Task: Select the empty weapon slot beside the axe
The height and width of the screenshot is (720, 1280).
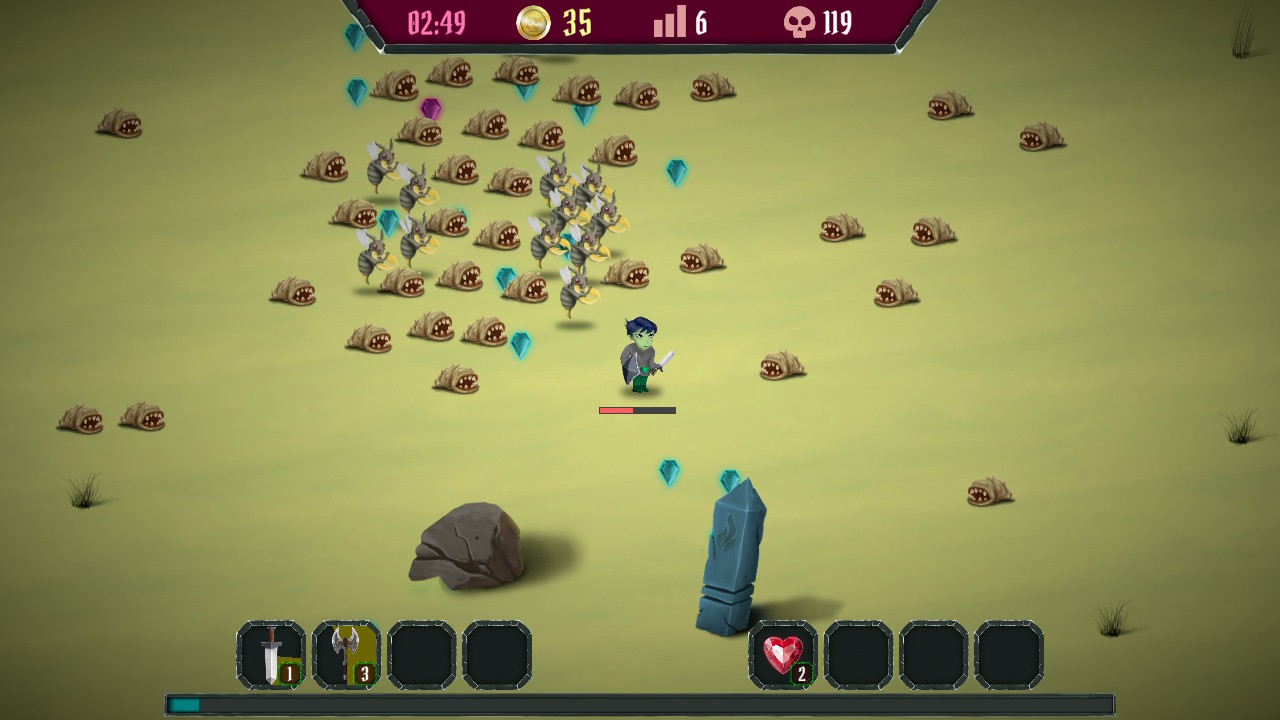Action: (x=422, y=655)
